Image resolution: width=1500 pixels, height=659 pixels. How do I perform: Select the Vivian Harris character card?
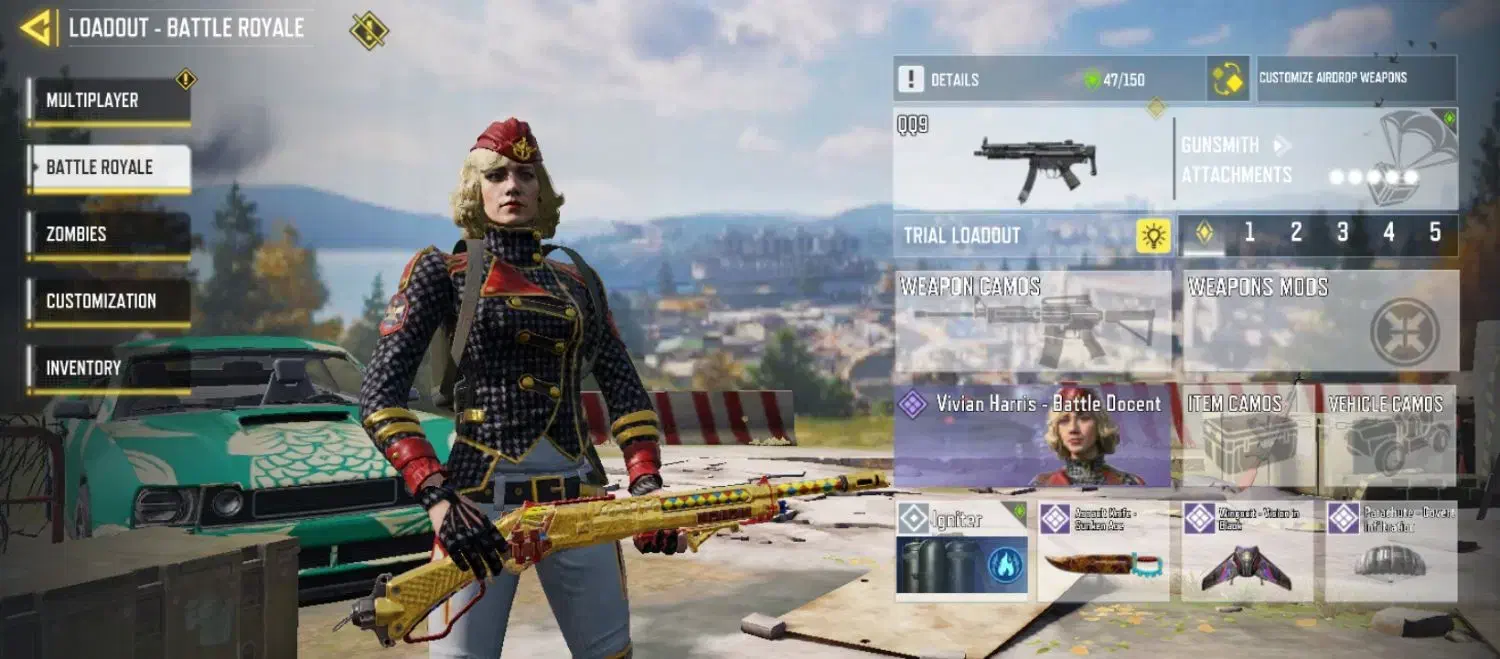1032,437
